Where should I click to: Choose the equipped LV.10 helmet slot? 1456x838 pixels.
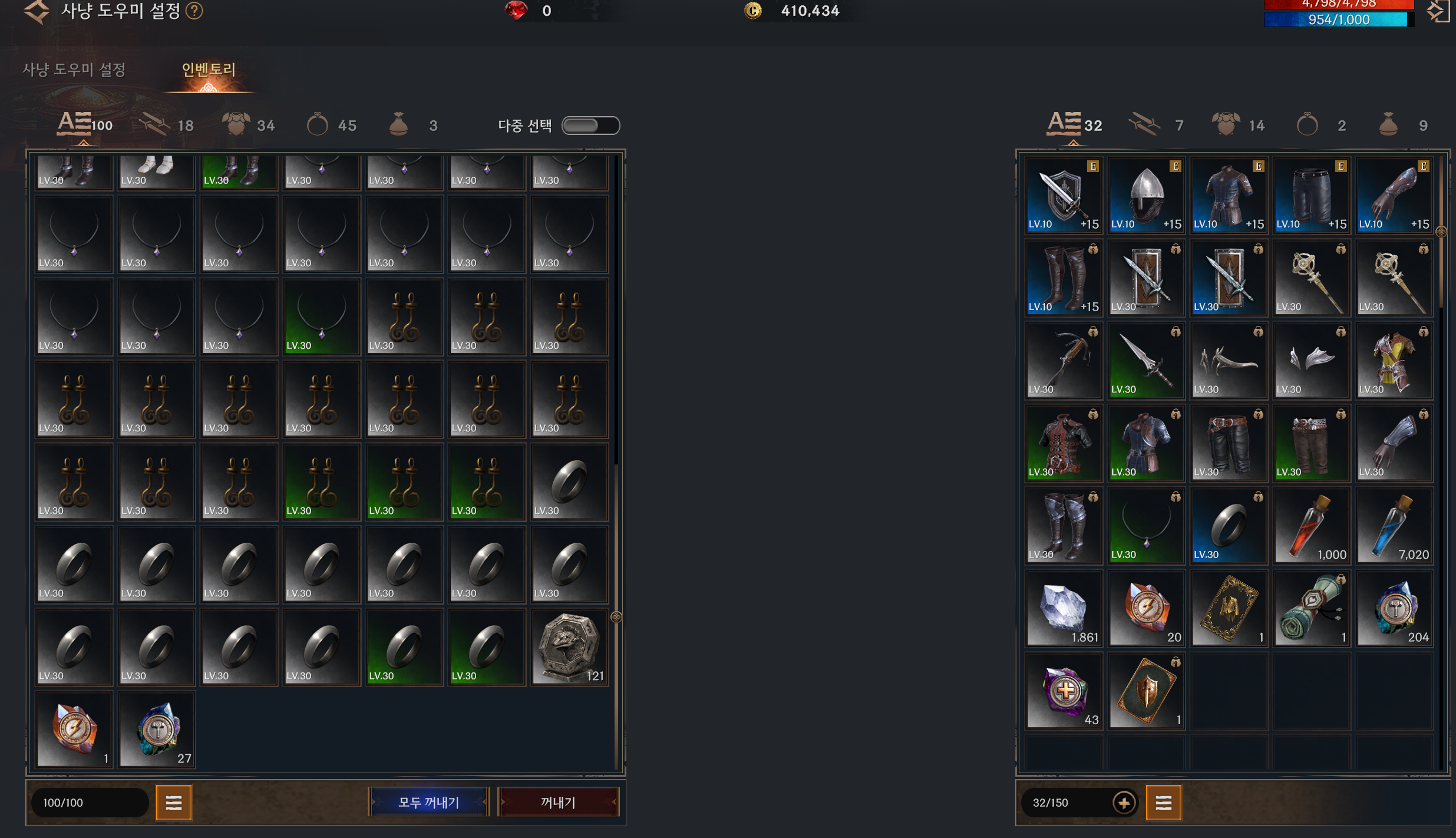tap(1146, 196)
